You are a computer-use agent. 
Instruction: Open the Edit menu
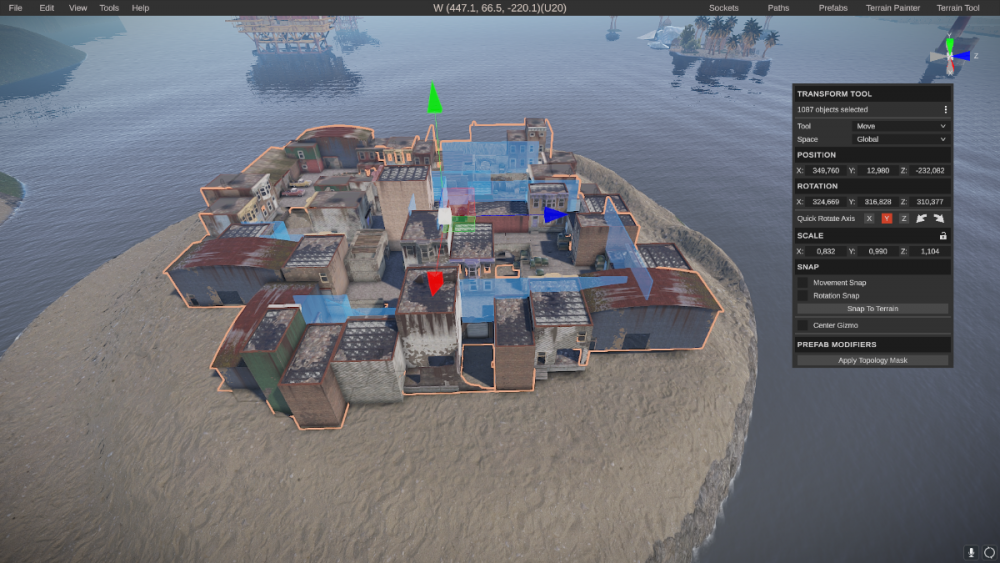pyautogui.click(x=47, y=8)
